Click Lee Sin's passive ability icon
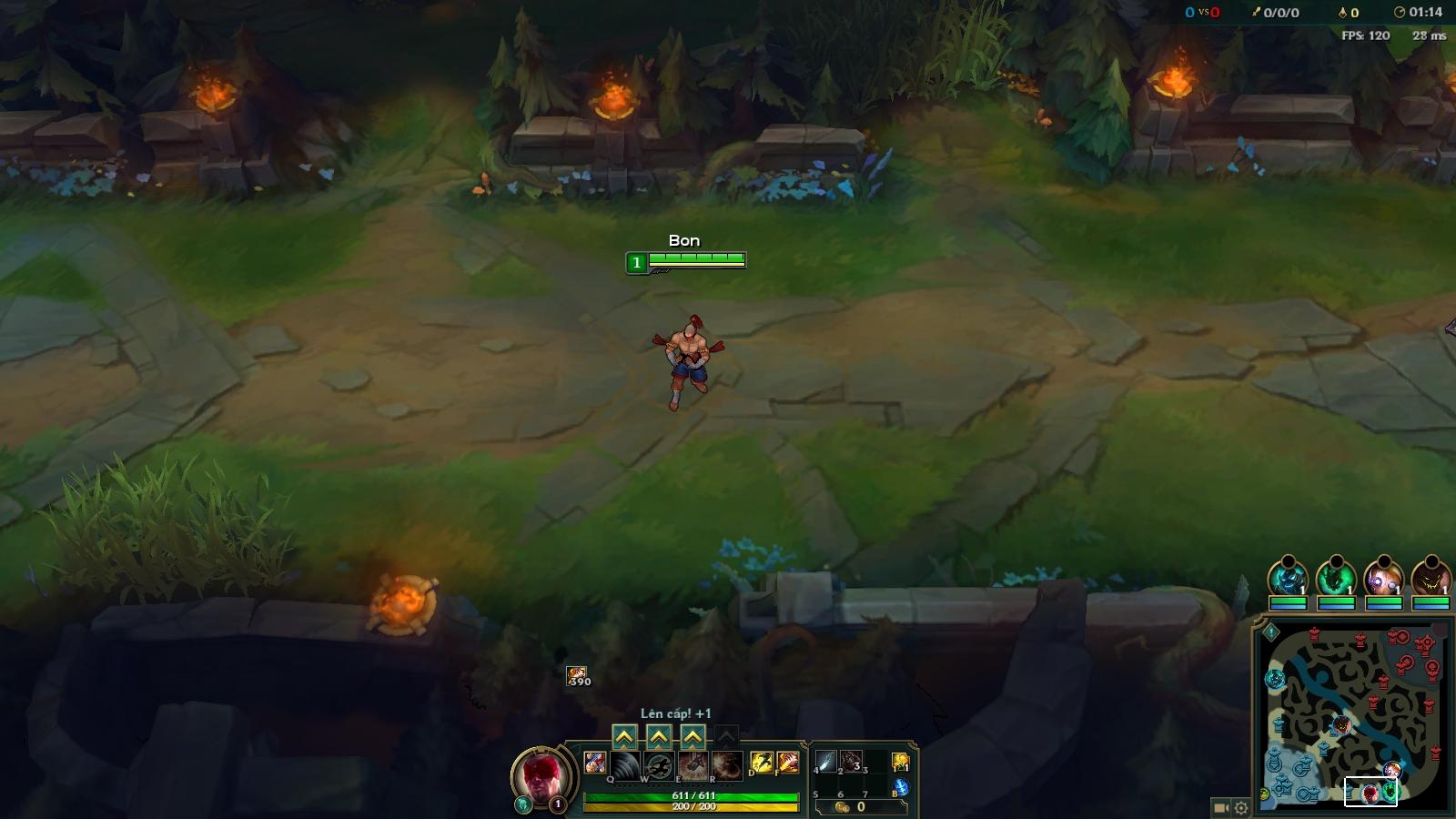Viewport: 1456px width, 819px height. pyautogui.click(x=595, y=763)
